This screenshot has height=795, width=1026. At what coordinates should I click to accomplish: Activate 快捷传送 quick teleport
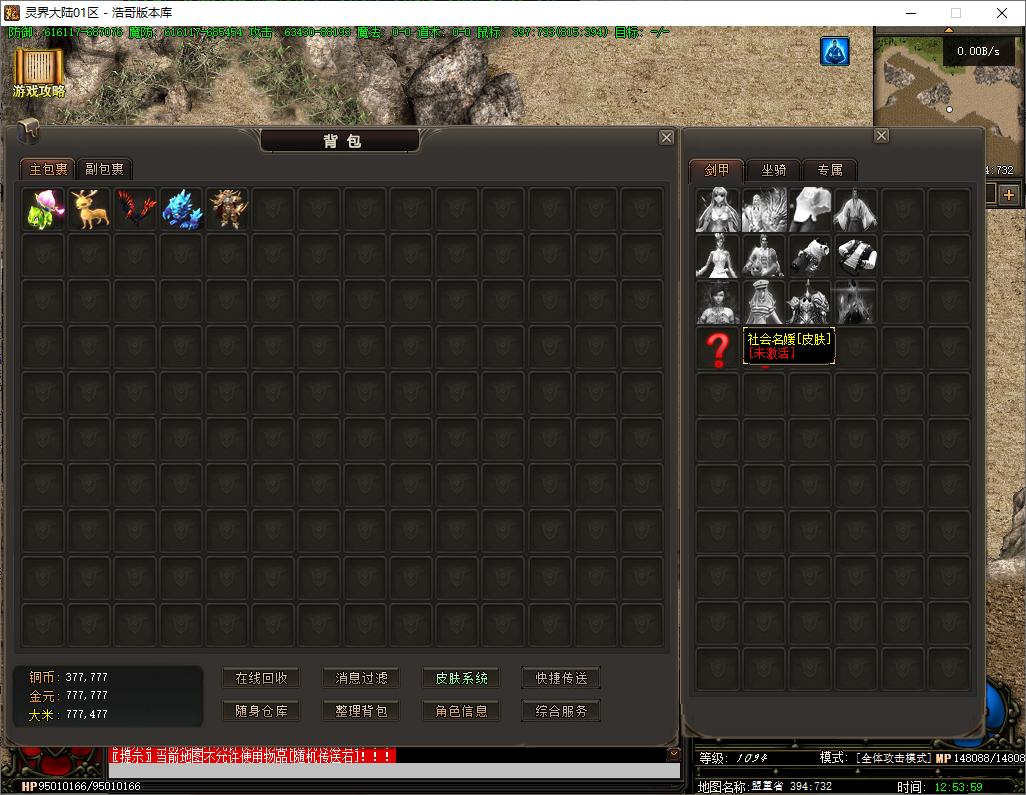pyautogui.click(x=561, y=678)
